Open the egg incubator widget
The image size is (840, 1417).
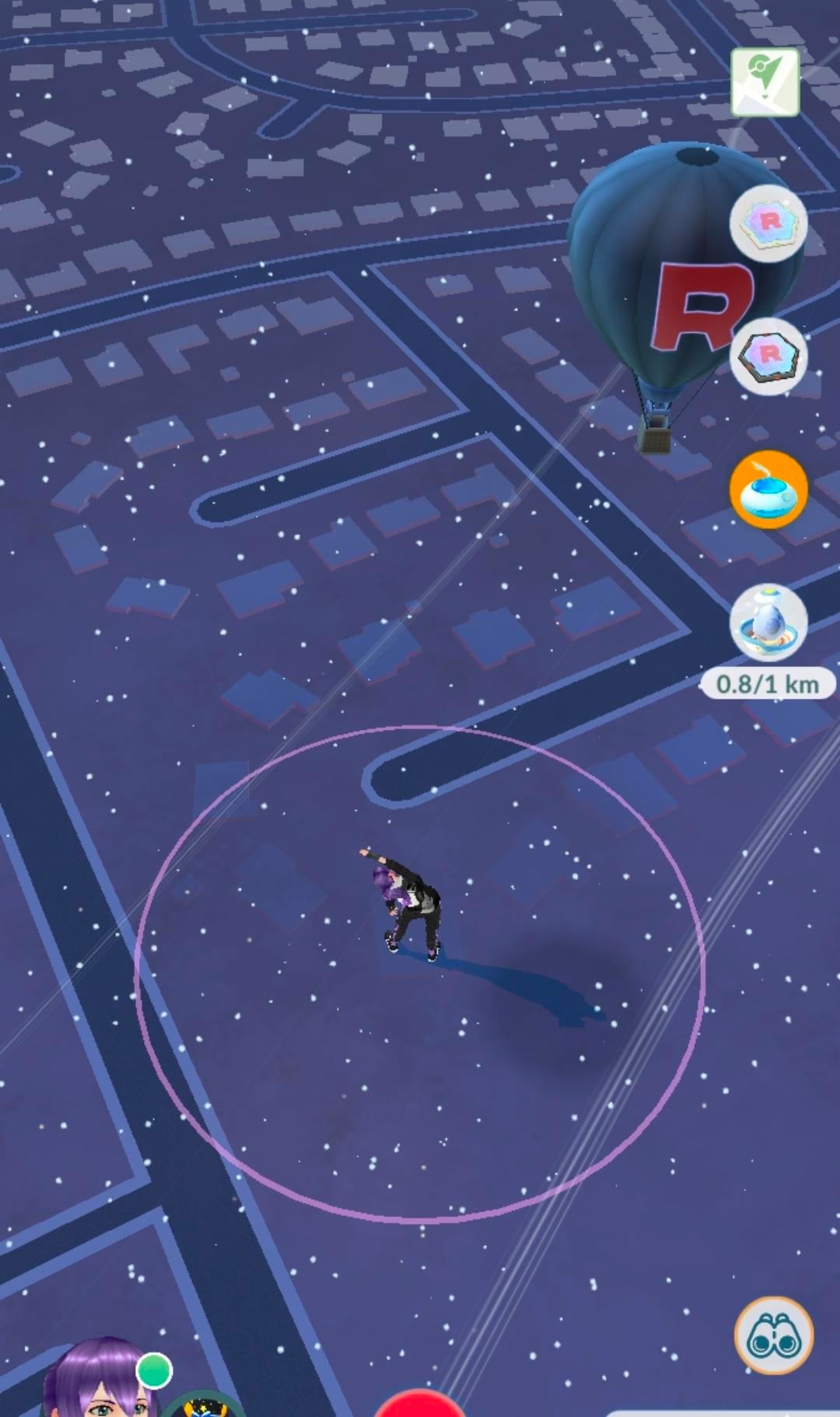[x=768, y=623]
